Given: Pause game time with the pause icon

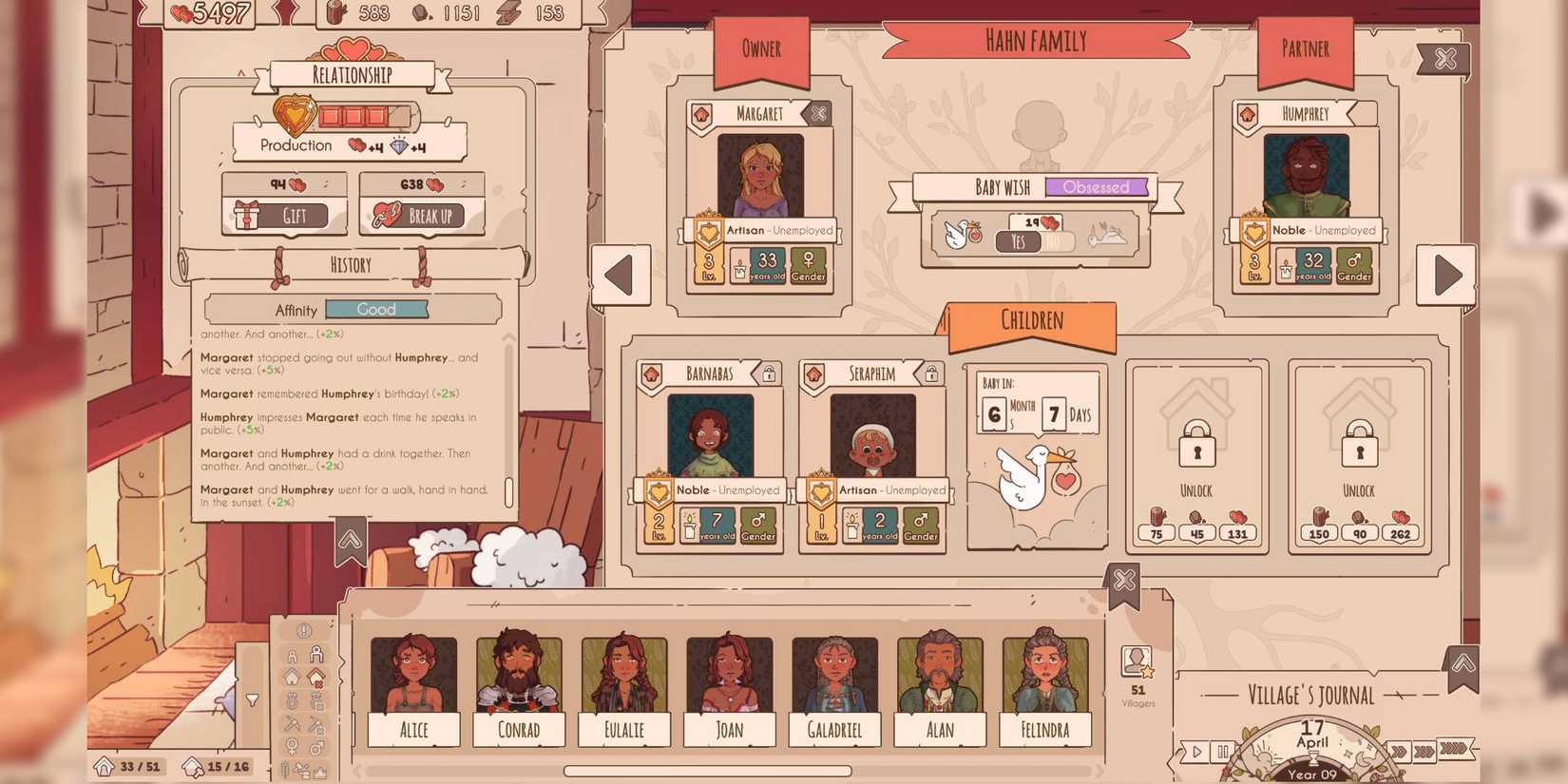Looking at the screenshot, I should pyautogui.click(x=1223, y=751).
